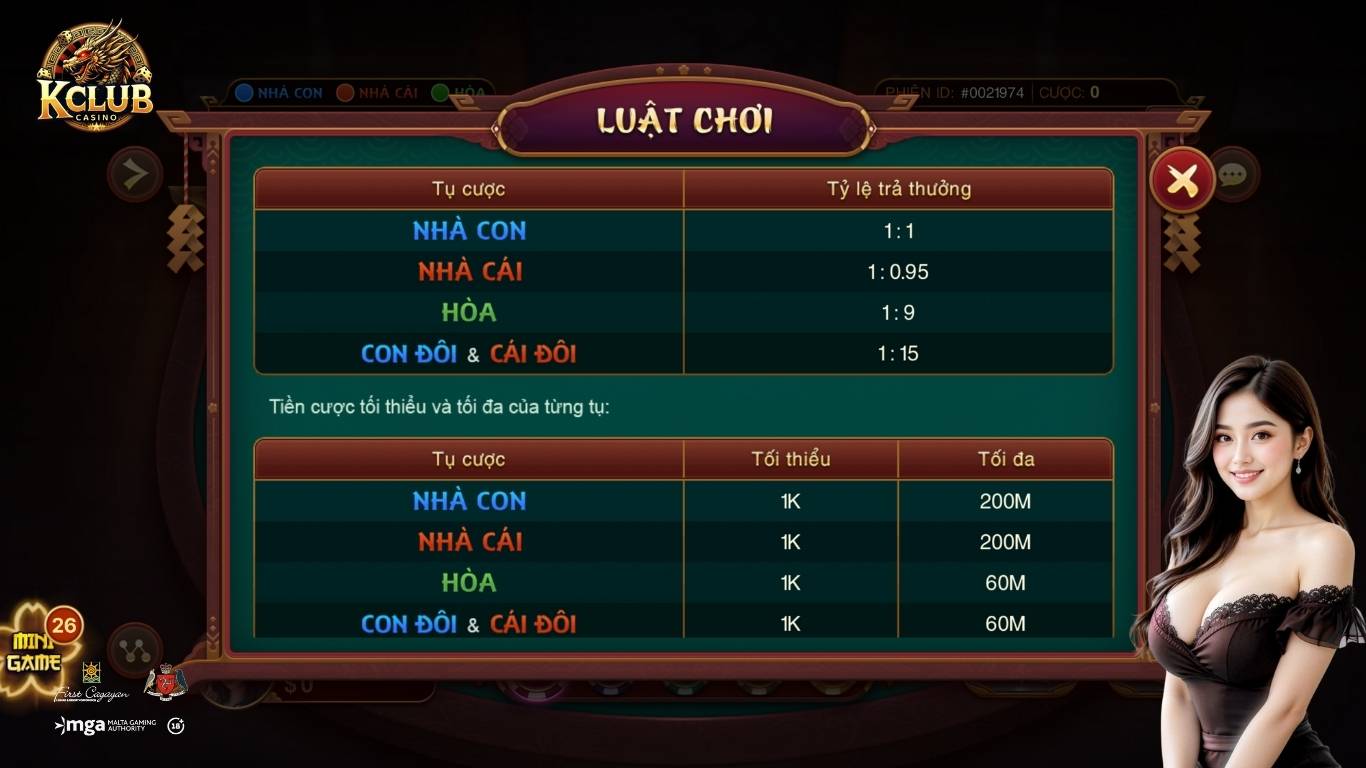Open the chat bubble icon
1366x768 pixels.
1233,175
